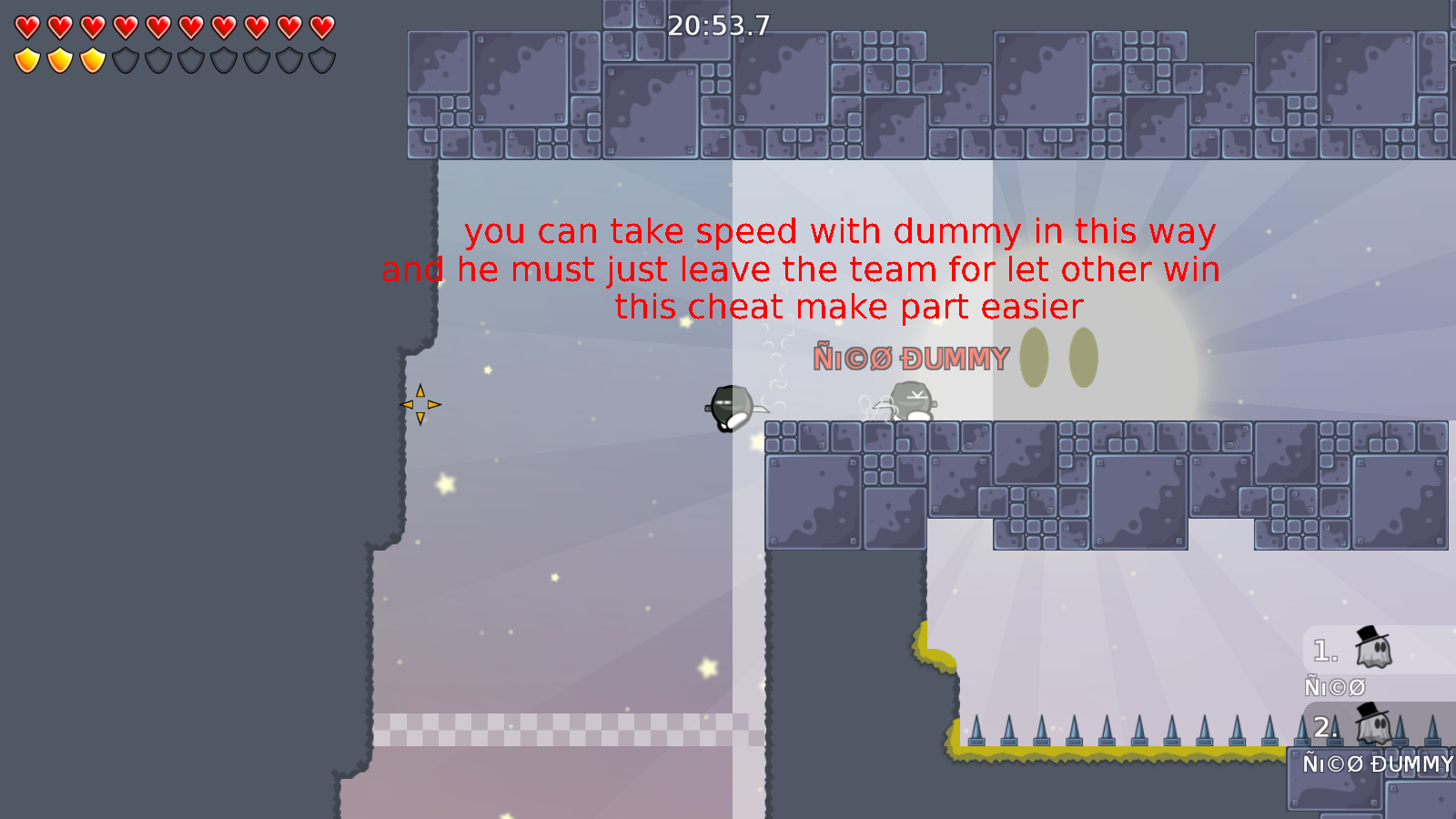Expand the rank 2 scoreboard entry
1456x819 pixels.
1347,728
